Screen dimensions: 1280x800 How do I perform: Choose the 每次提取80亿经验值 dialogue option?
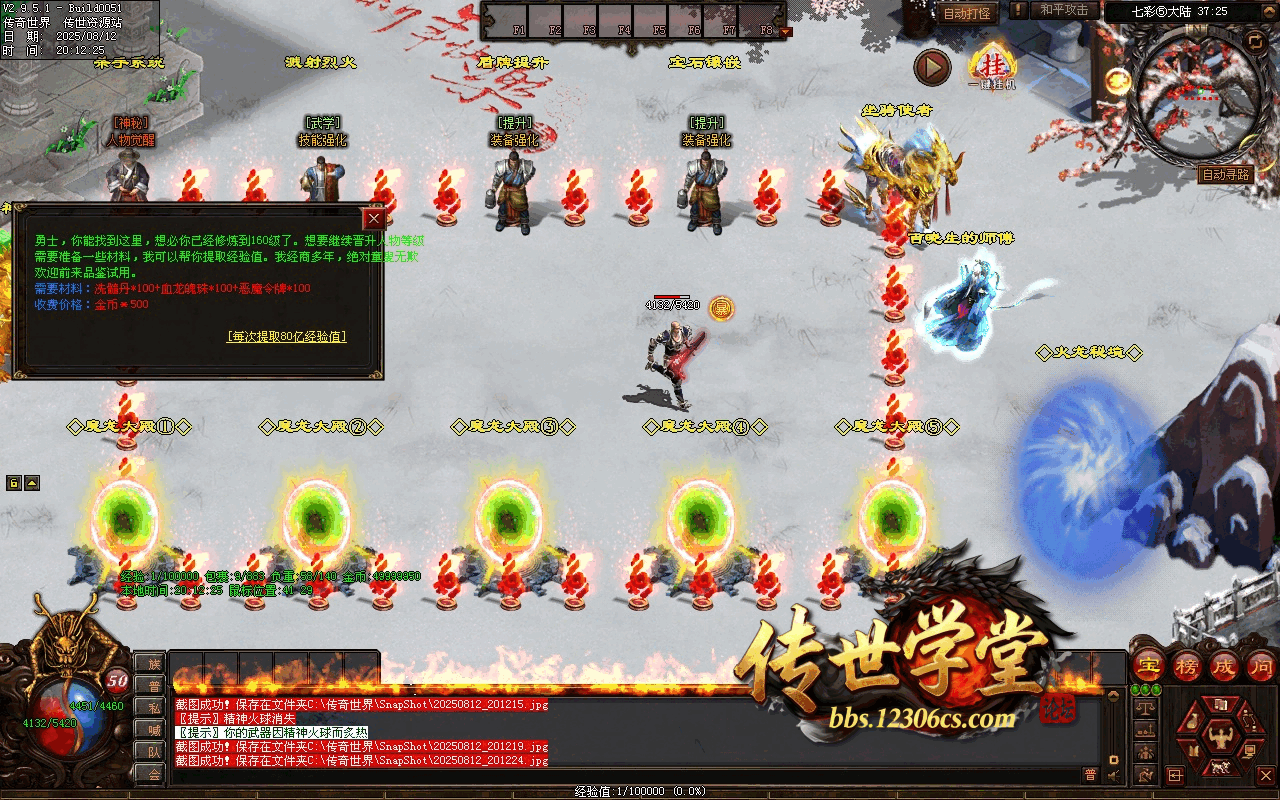pos(287,337)
